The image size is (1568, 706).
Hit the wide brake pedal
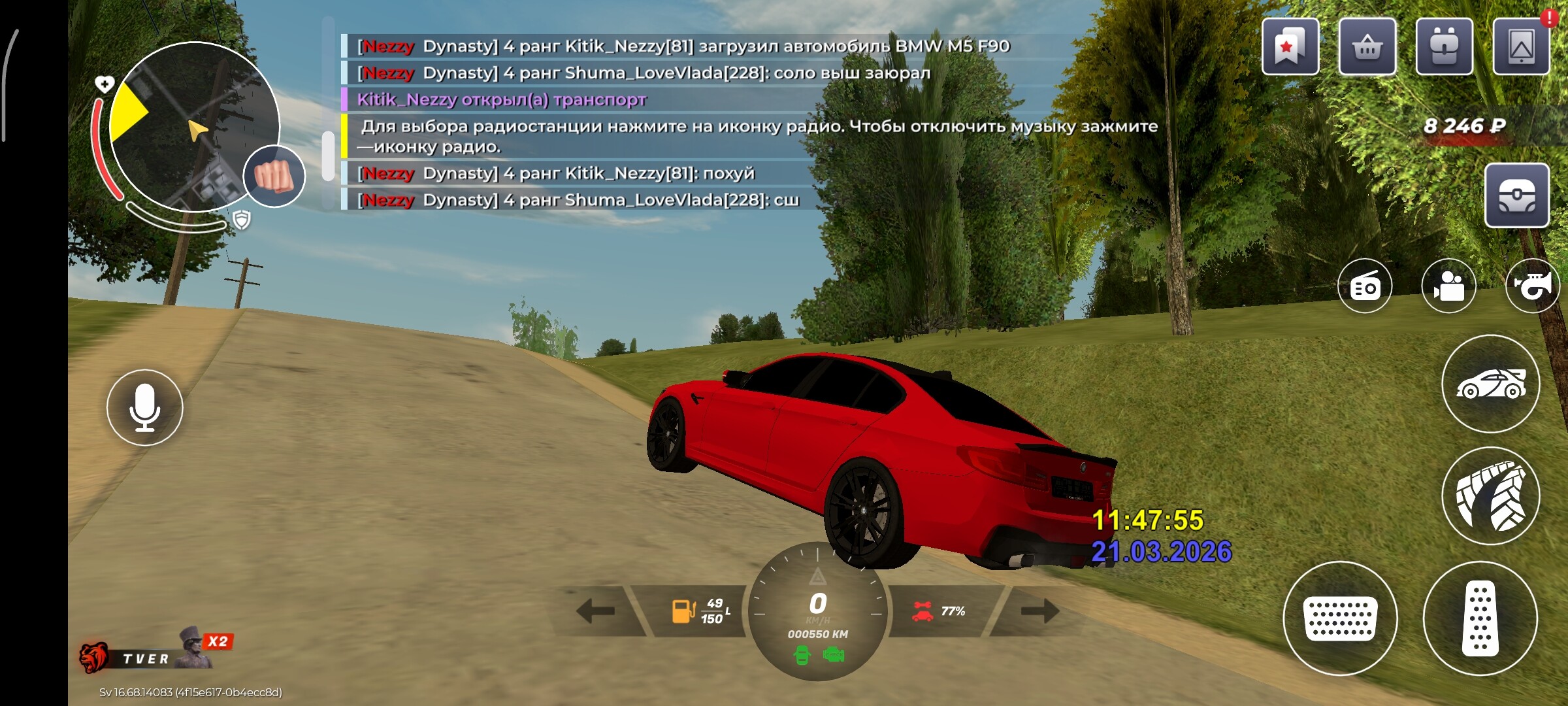tap(1340, 618)
